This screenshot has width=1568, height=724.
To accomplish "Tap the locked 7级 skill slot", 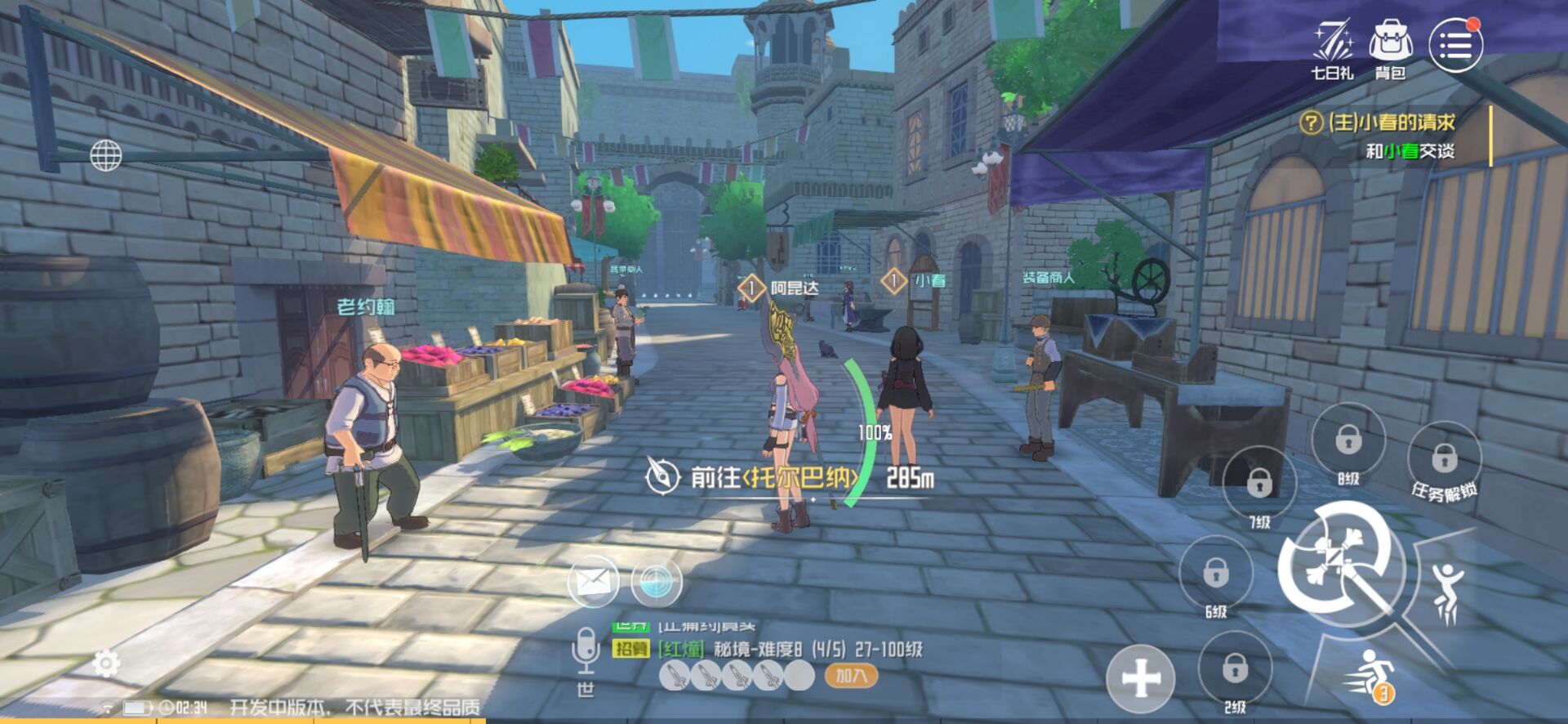I will tap(1259, 484).
